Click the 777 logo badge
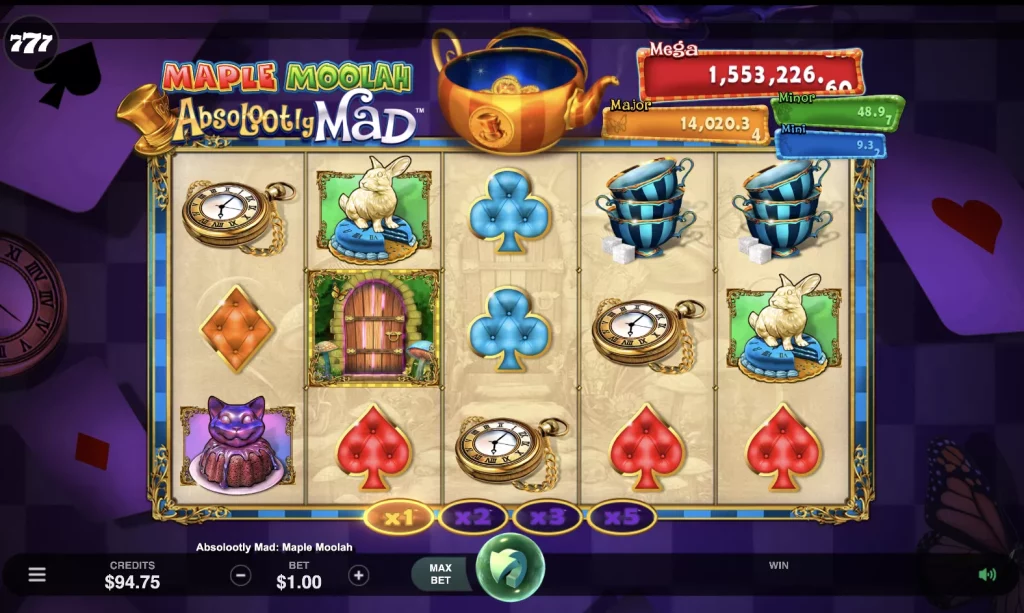The width and height of the screenshot is (1024, 613). [28, 42]
